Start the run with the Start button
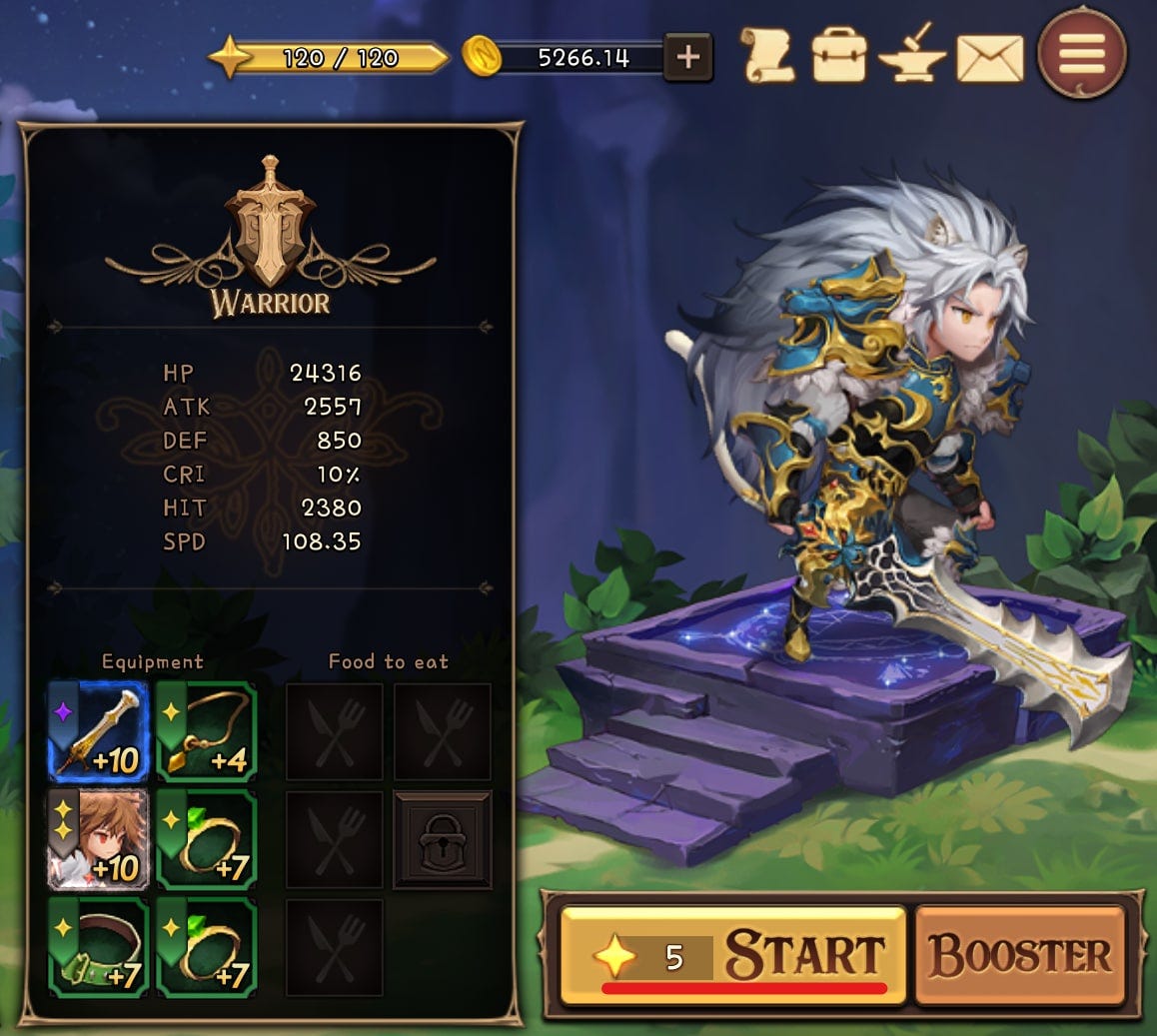The height and width of the screenshot is (1036, 1157). point(733,954)
